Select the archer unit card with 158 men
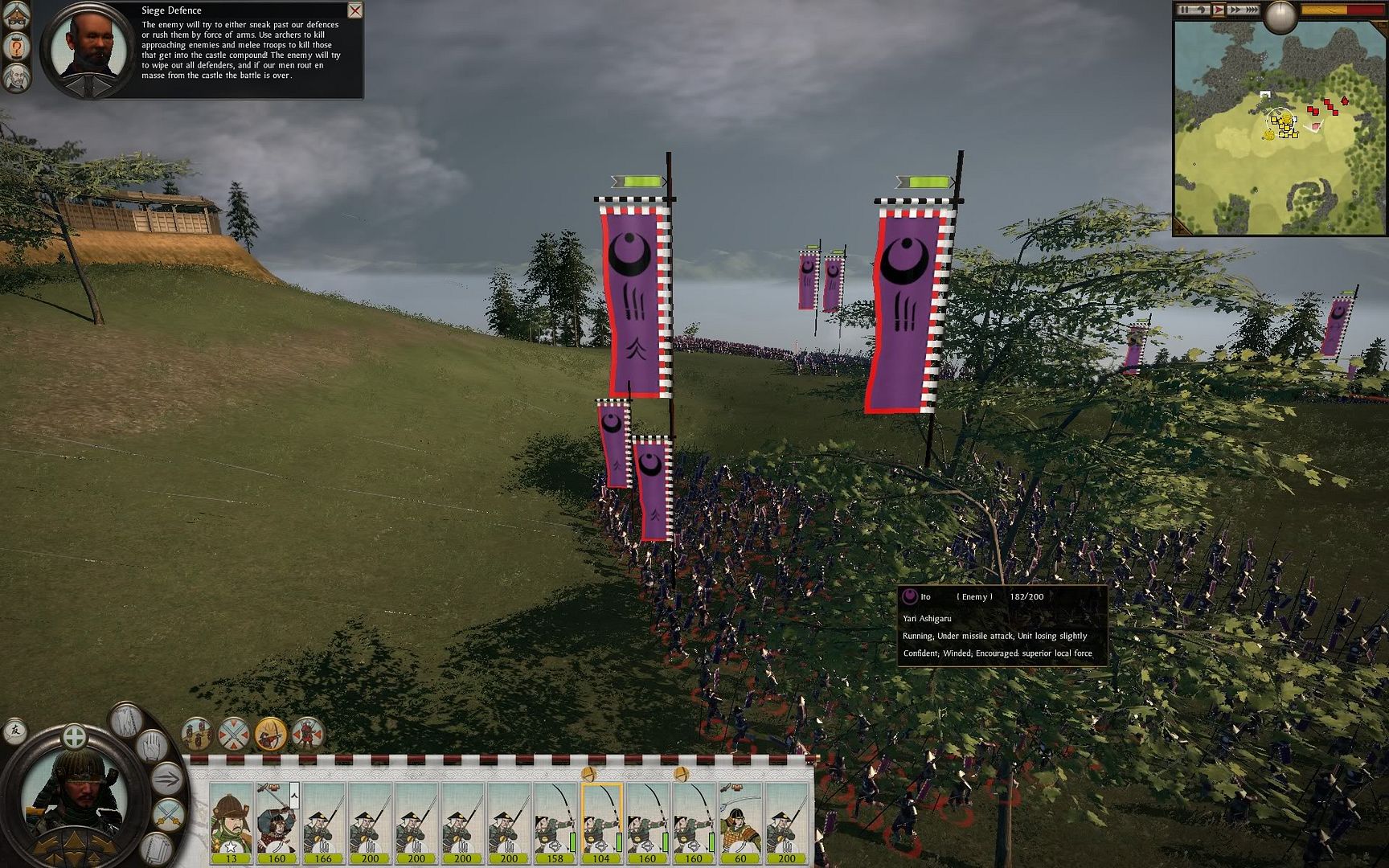The image size is (1389, 868). [555, 821]
